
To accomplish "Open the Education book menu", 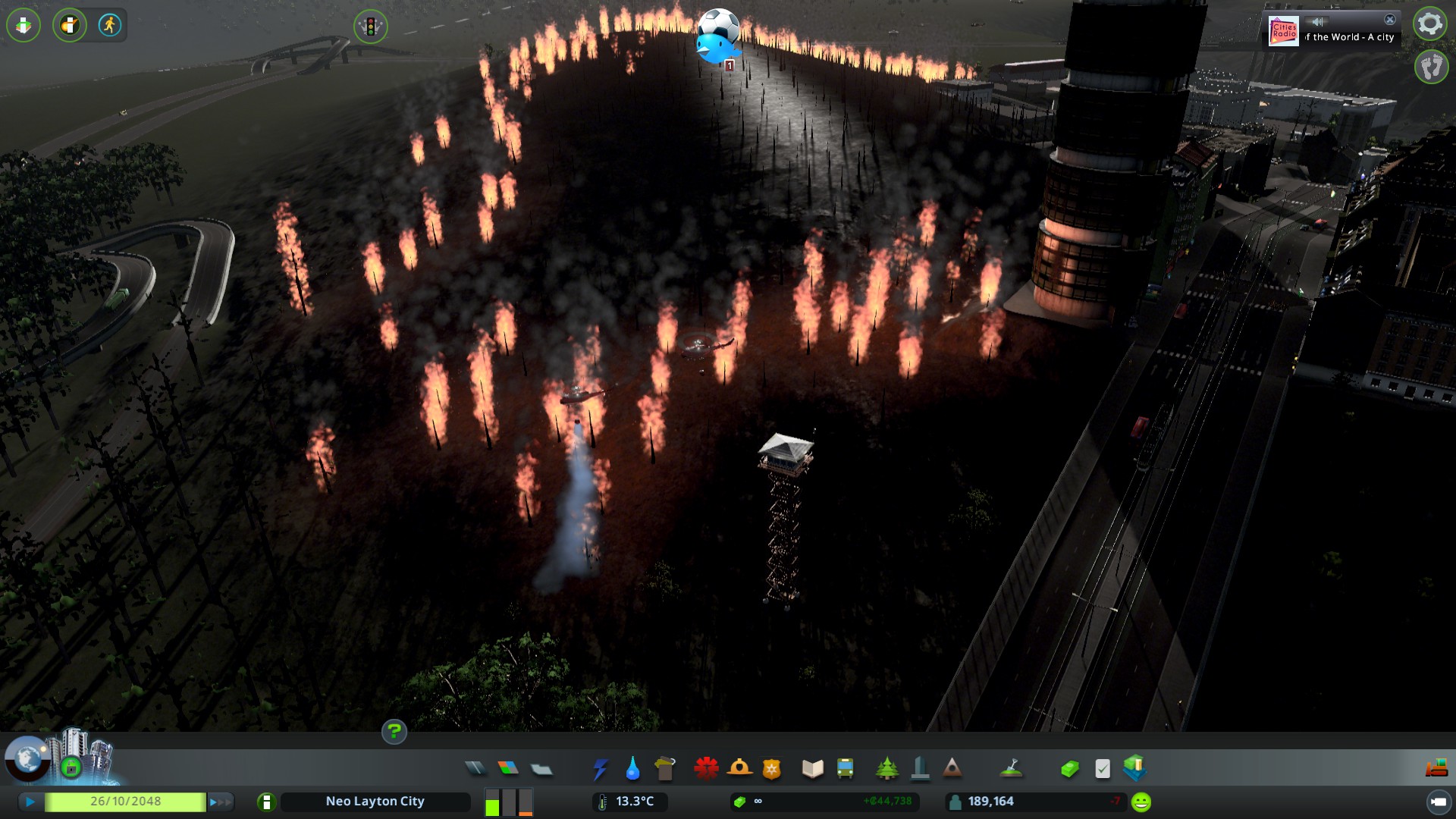I will click(812, 769).
